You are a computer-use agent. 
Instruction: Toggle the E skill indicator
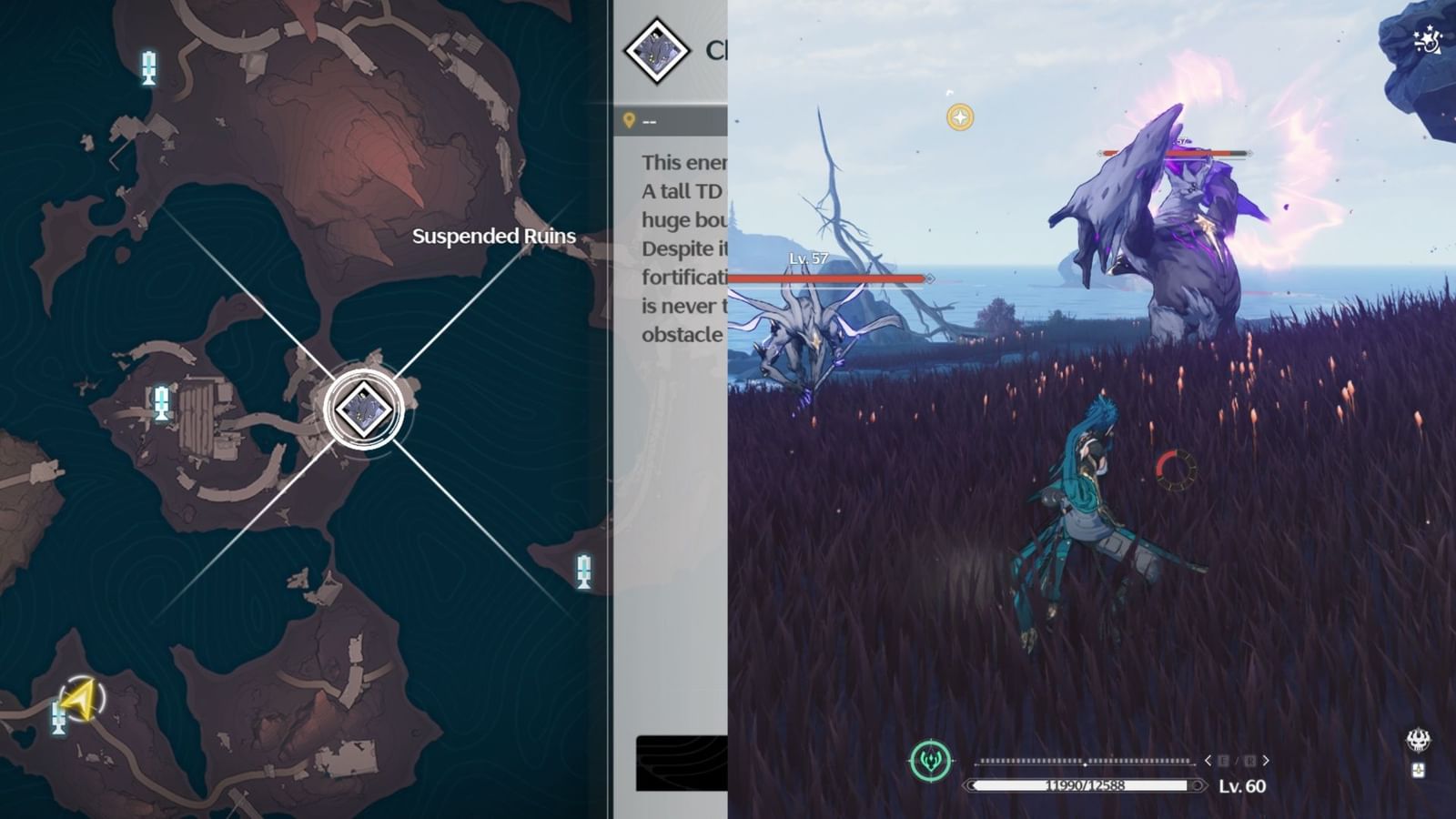point(1223,760)
